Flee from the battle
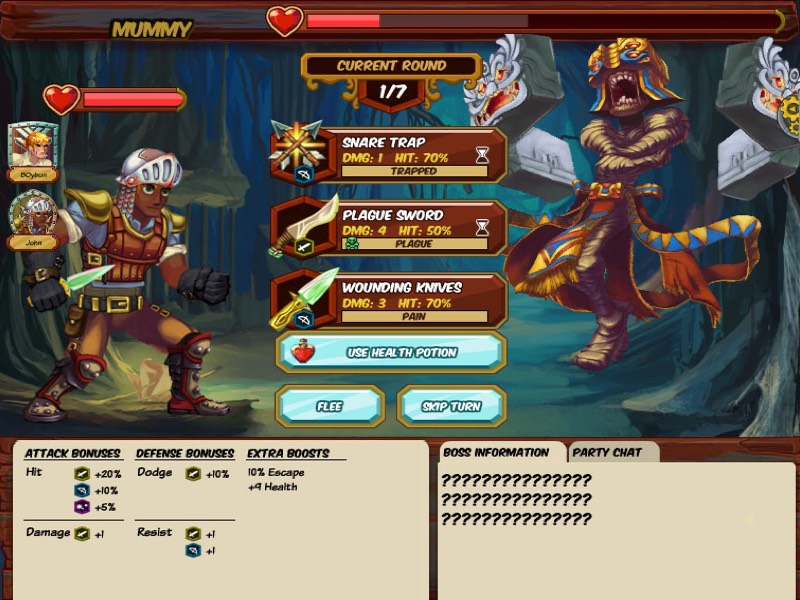 pyautogui.click(x=329, y=406)
